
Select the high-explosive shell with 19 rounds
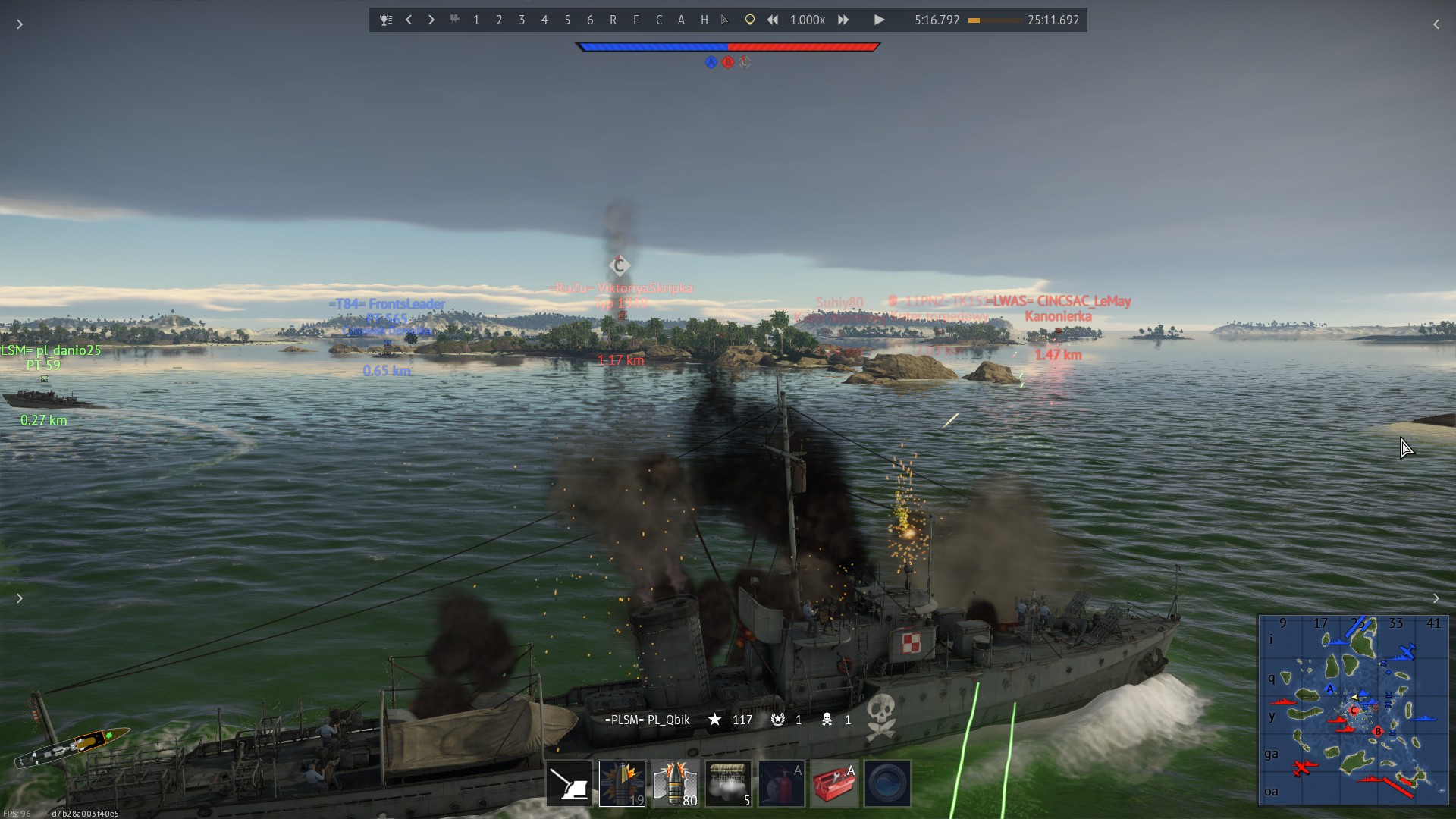tap(622, 783)
